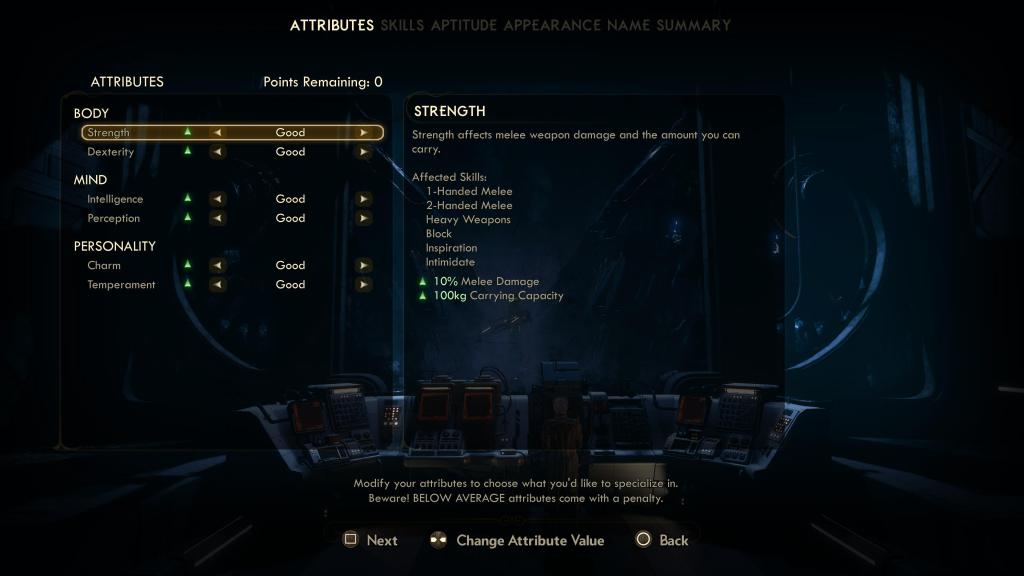Screen dimensions: 1024x576
Task: Choose the Charm attribute row
Action: click(x=104, y=265)
